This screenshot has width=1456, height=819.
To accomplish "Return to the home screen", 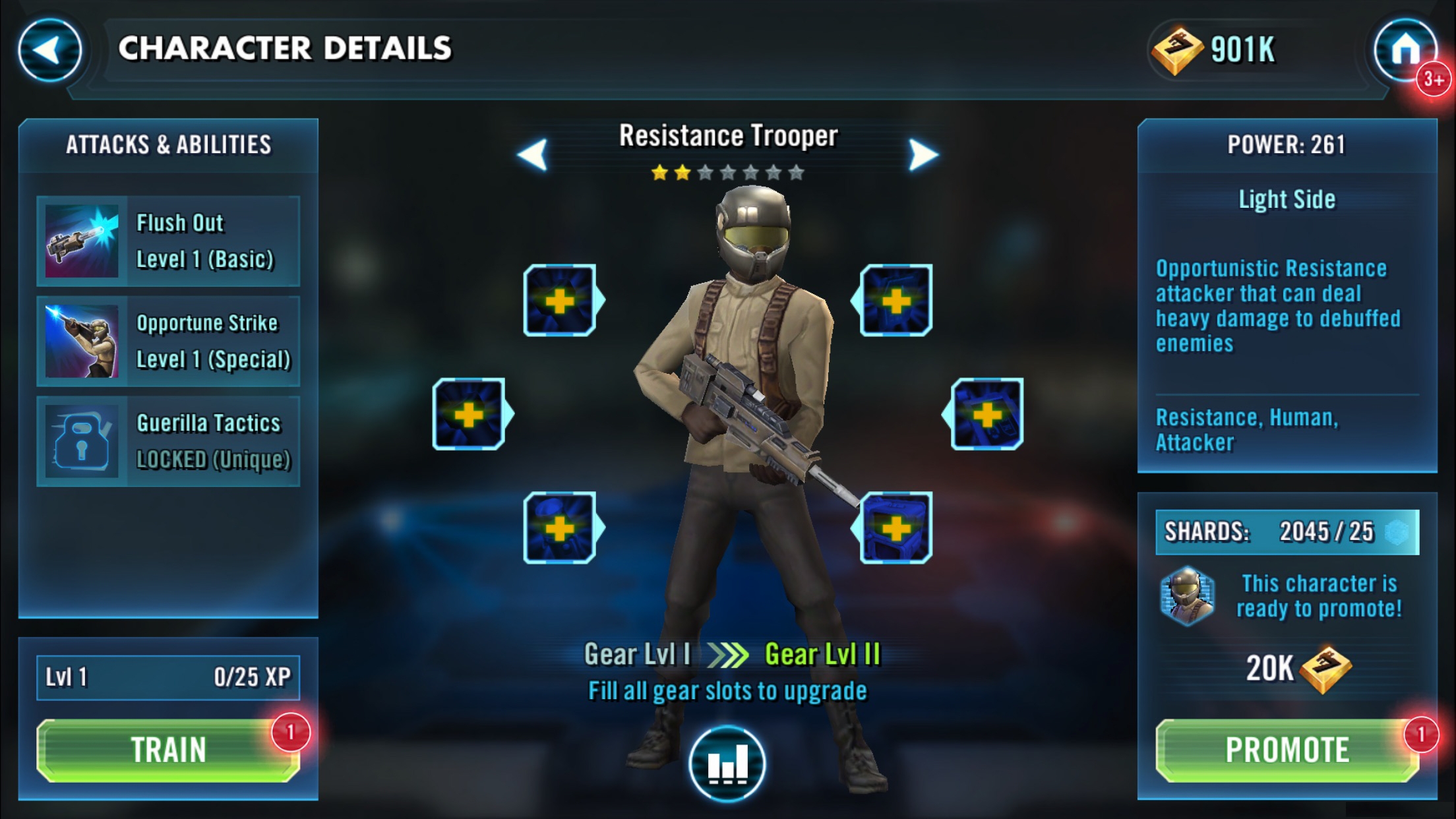I will pyautogui.click(x=1405, y=50).
